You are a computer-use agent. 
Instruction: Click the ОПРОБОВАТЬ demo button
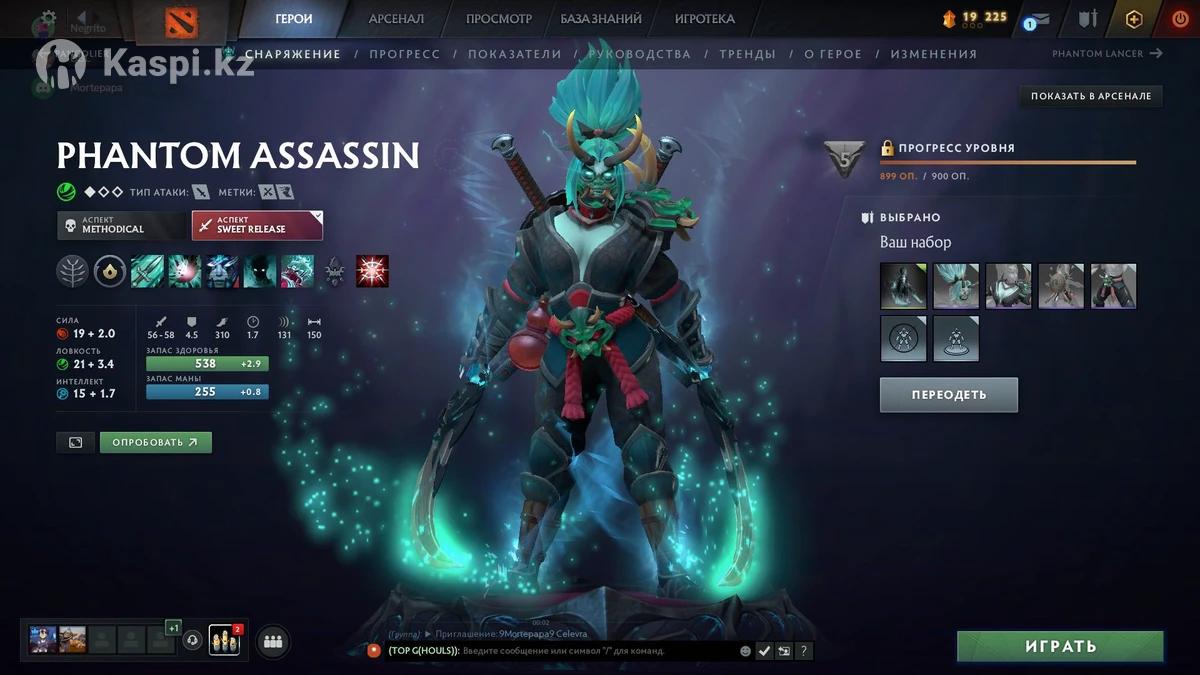coord(155,442)
